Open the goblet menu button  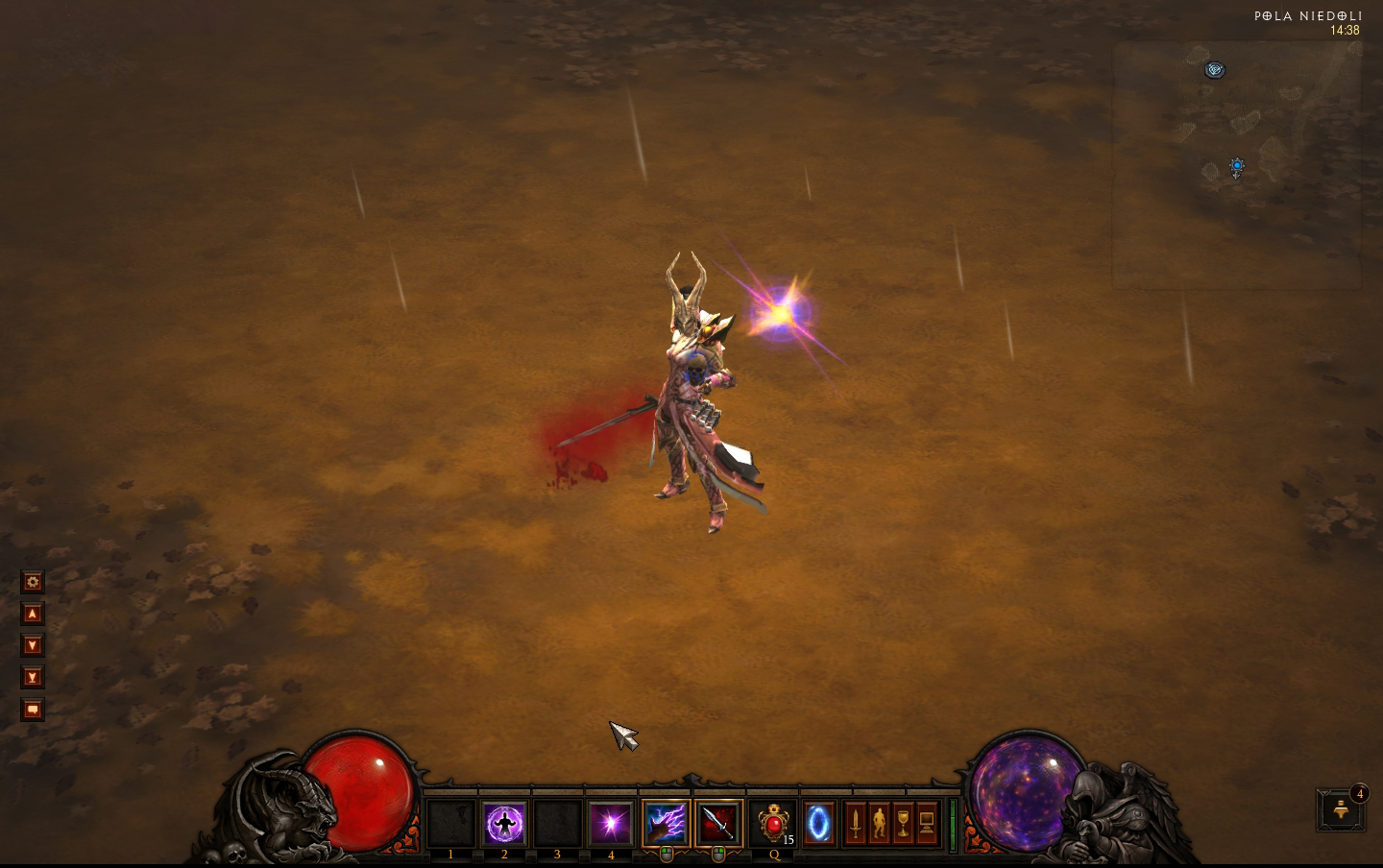903,824
